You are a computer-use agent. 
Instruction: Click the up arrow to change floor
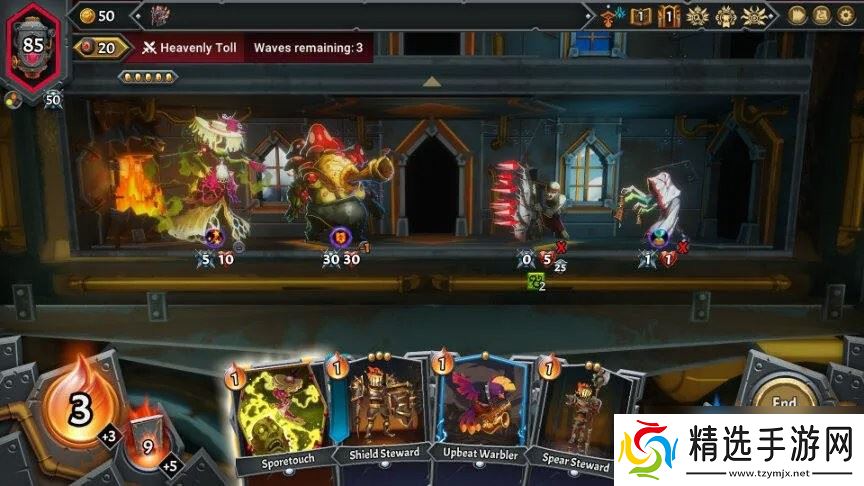click(432, 81)
